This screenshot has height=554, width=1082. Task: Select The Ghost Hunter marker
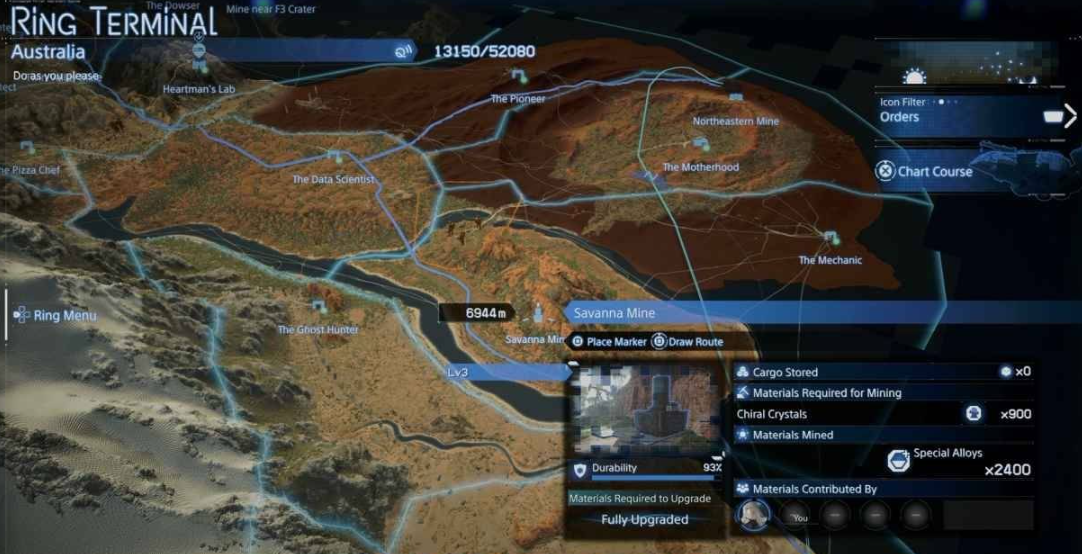tap(318, 308)
